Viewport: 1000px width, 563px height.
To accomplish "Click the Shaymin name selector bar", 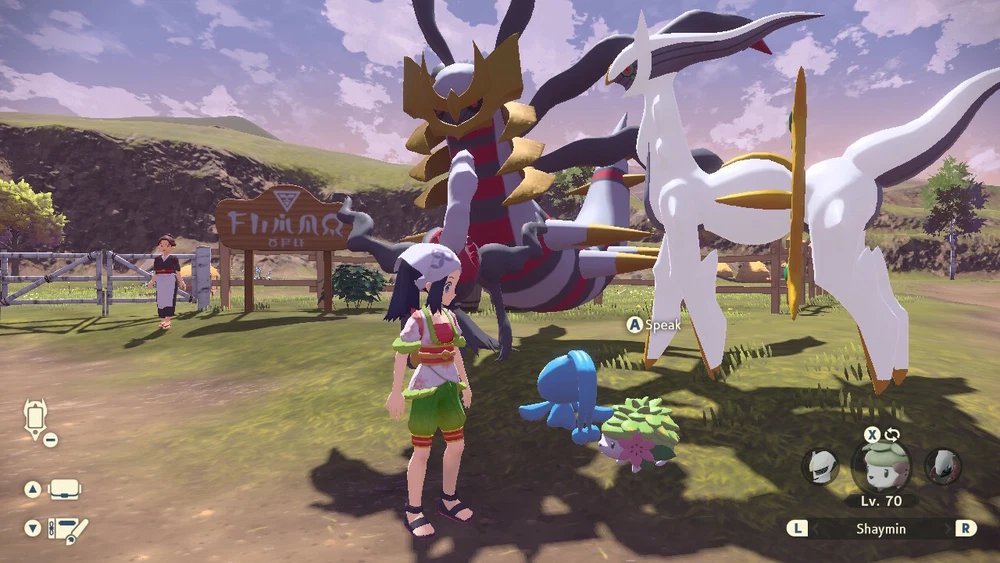I will point(881,528).
